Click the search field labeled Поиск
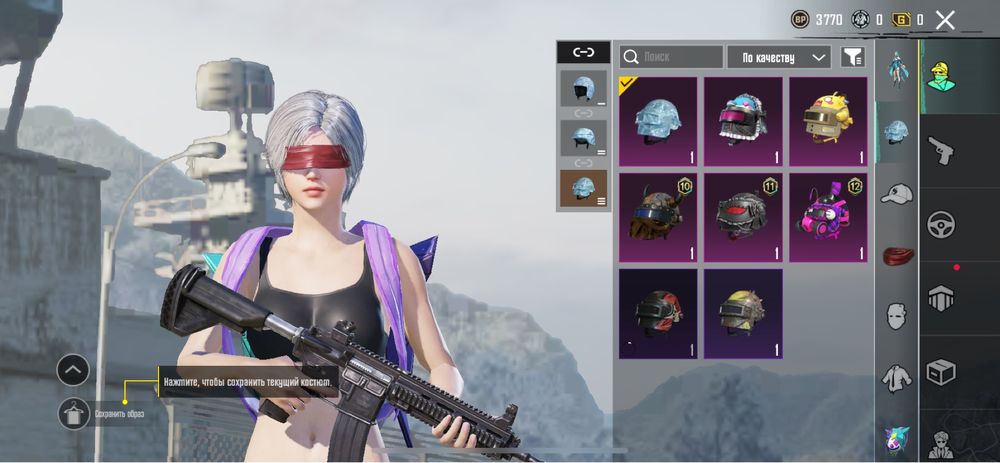The image size is (1000, 463). tap(671, 57)
